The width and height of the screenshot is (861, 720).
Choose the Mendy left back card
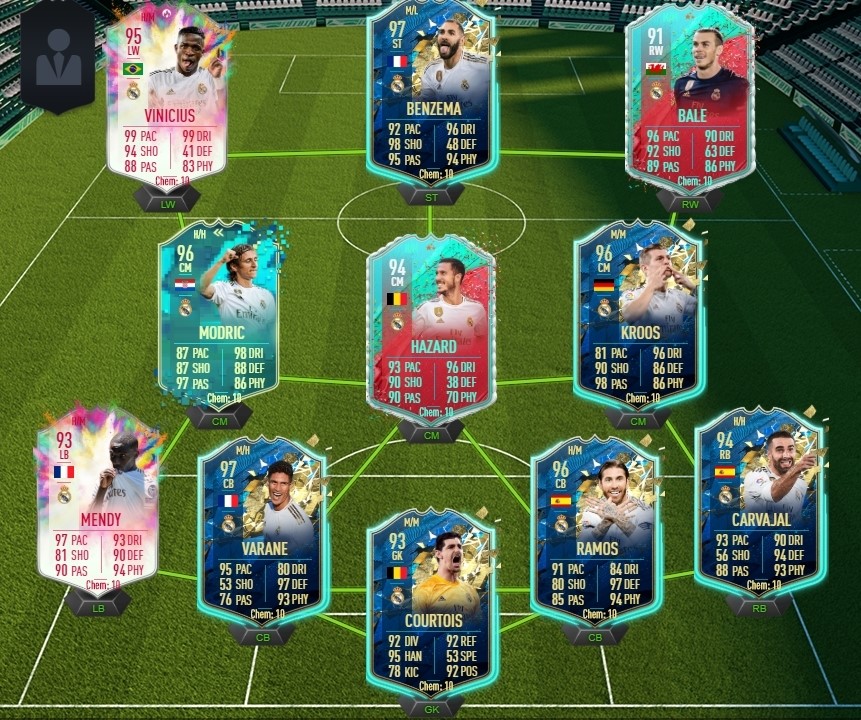[x=97, y=500]
